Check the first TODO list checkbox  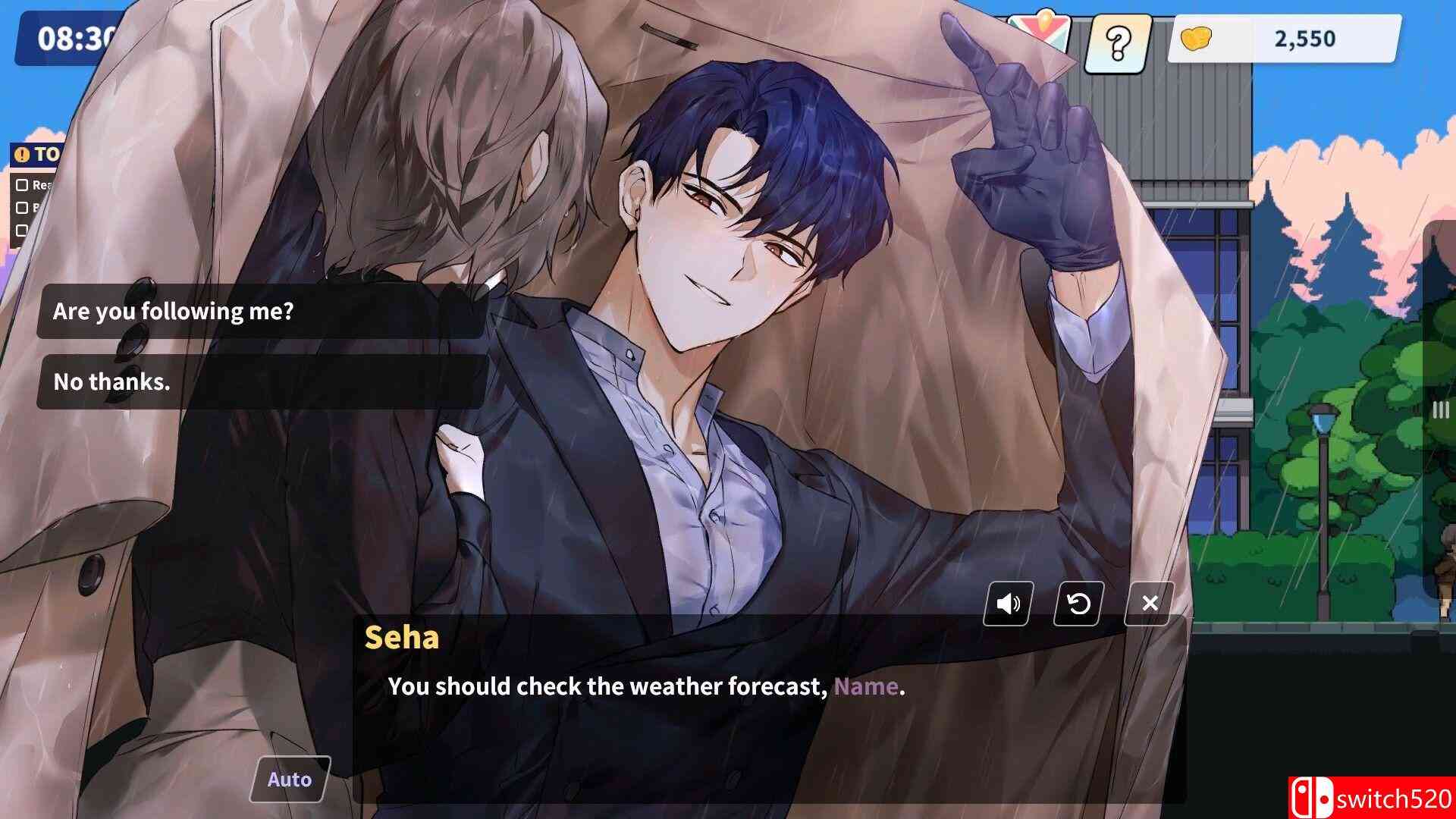click(x=22, y=184)
